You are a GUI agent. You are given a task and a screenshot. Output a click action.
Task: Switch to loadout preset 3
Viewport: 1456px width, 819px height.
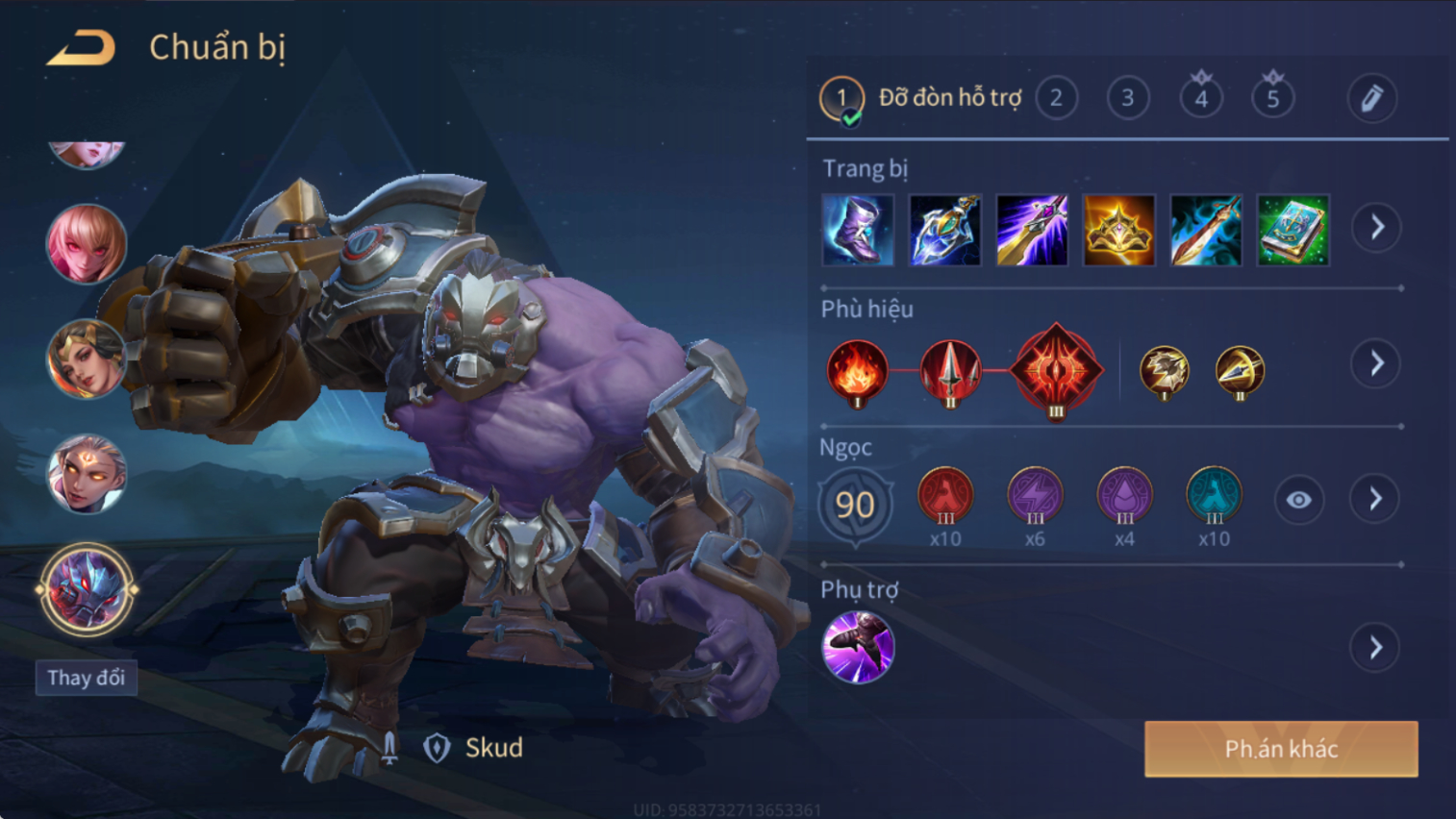[x=1128, y=98]
